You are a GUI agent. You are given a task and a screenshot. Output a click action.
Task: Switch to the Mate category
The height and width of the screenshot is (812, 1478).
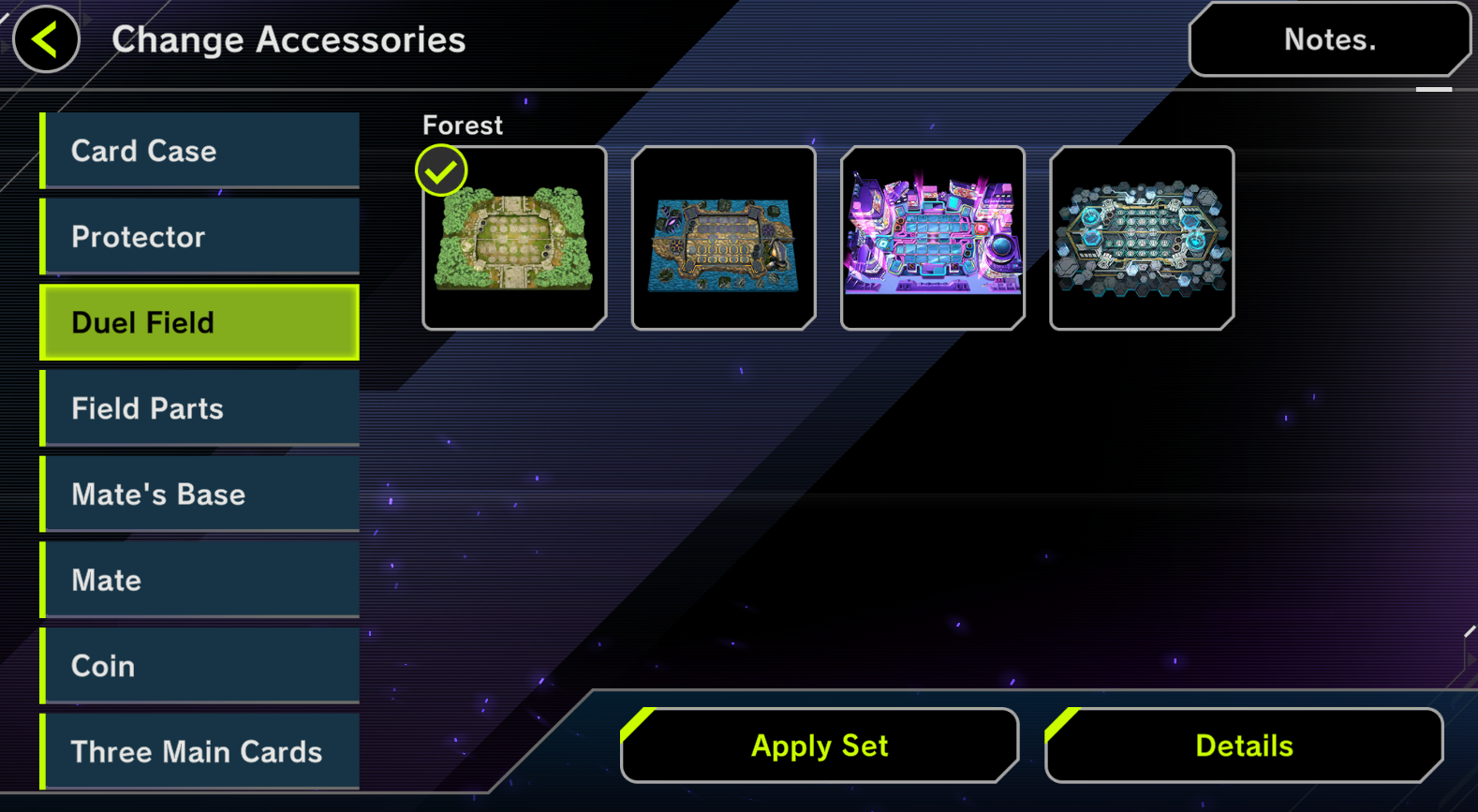pos(200,581)
